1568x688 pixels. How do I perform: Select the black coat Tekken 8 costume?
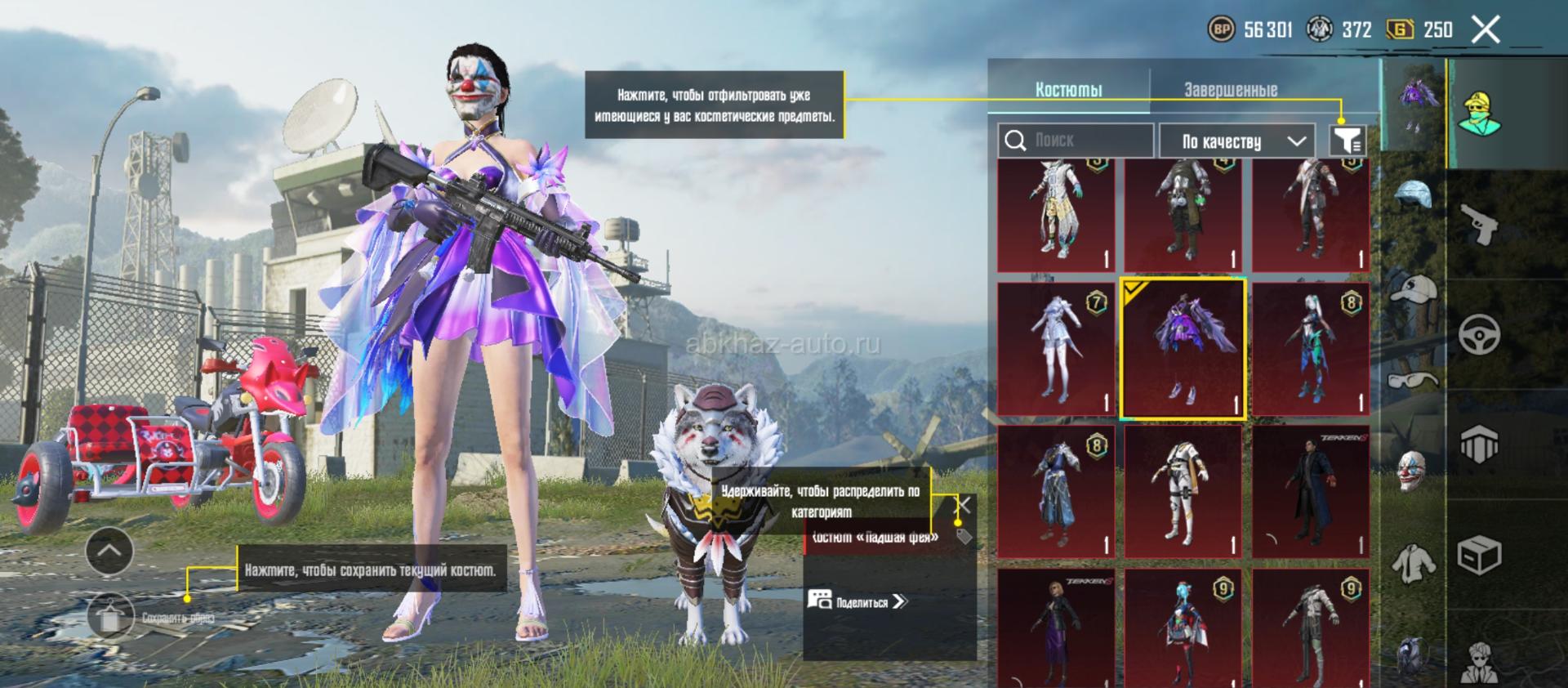(x=1310, y=490)
